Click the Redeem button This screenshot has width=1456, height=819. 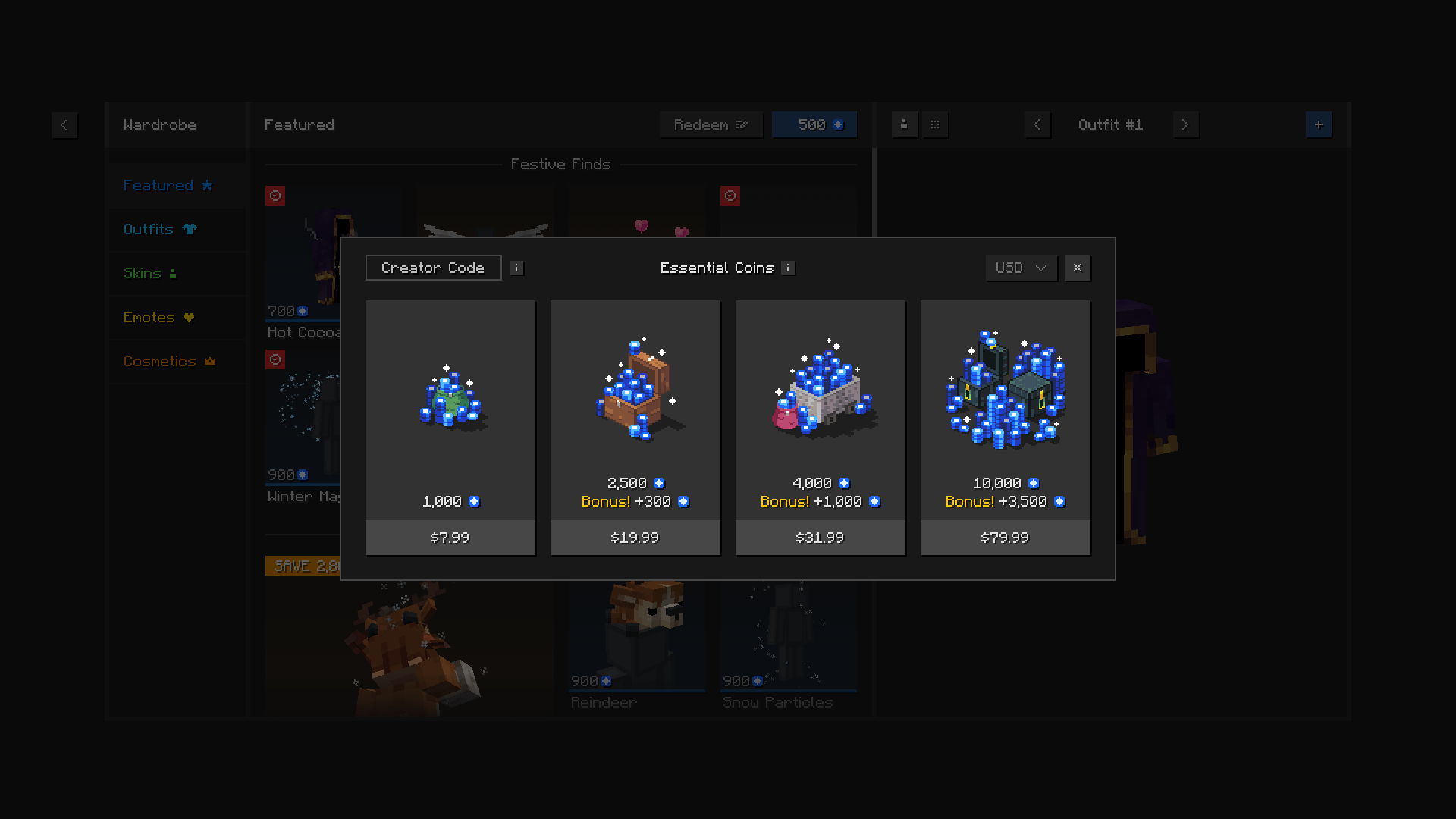click(x=711, y=124)
